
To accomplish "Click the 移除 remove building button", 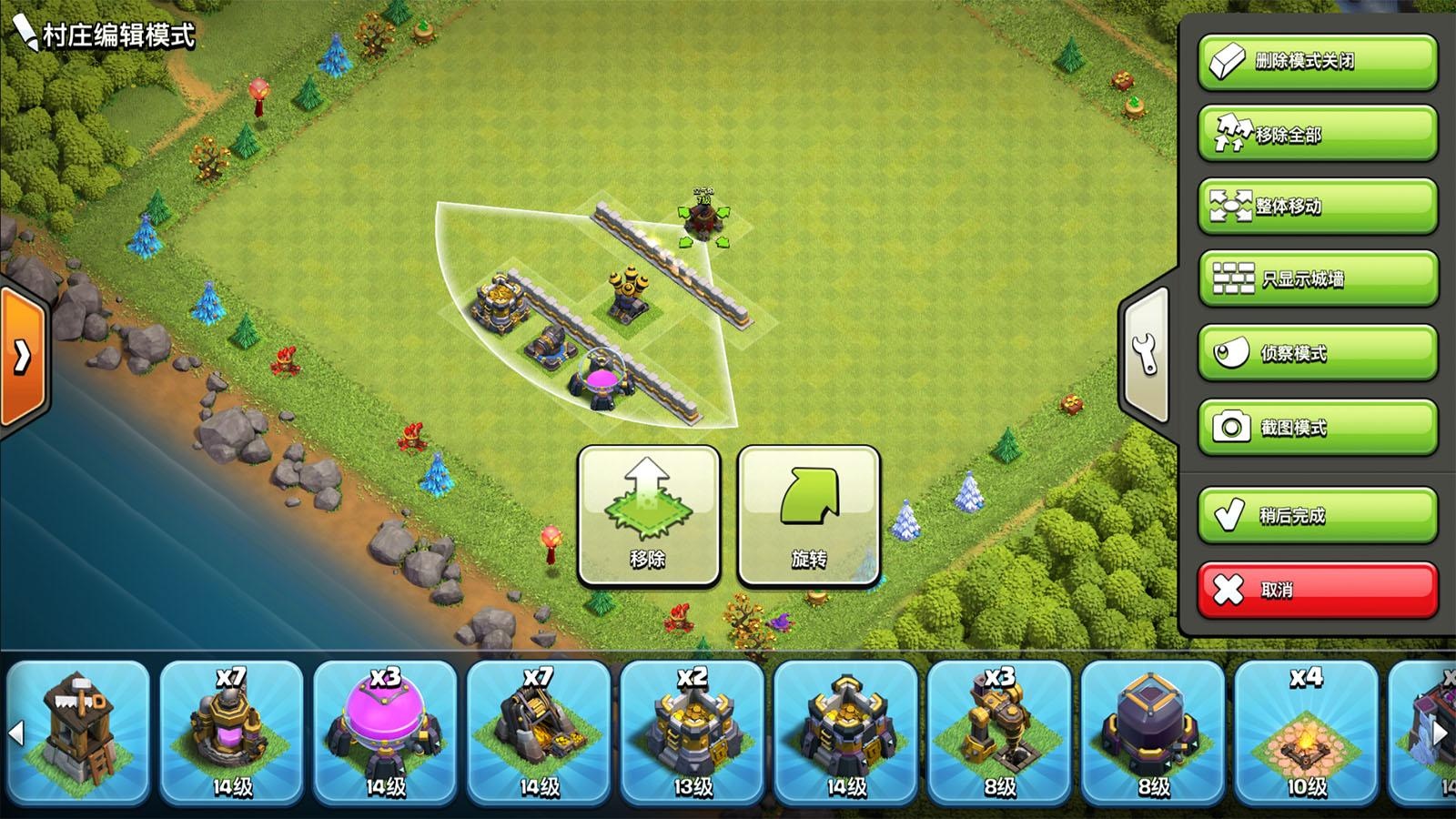I will [648, 516].
